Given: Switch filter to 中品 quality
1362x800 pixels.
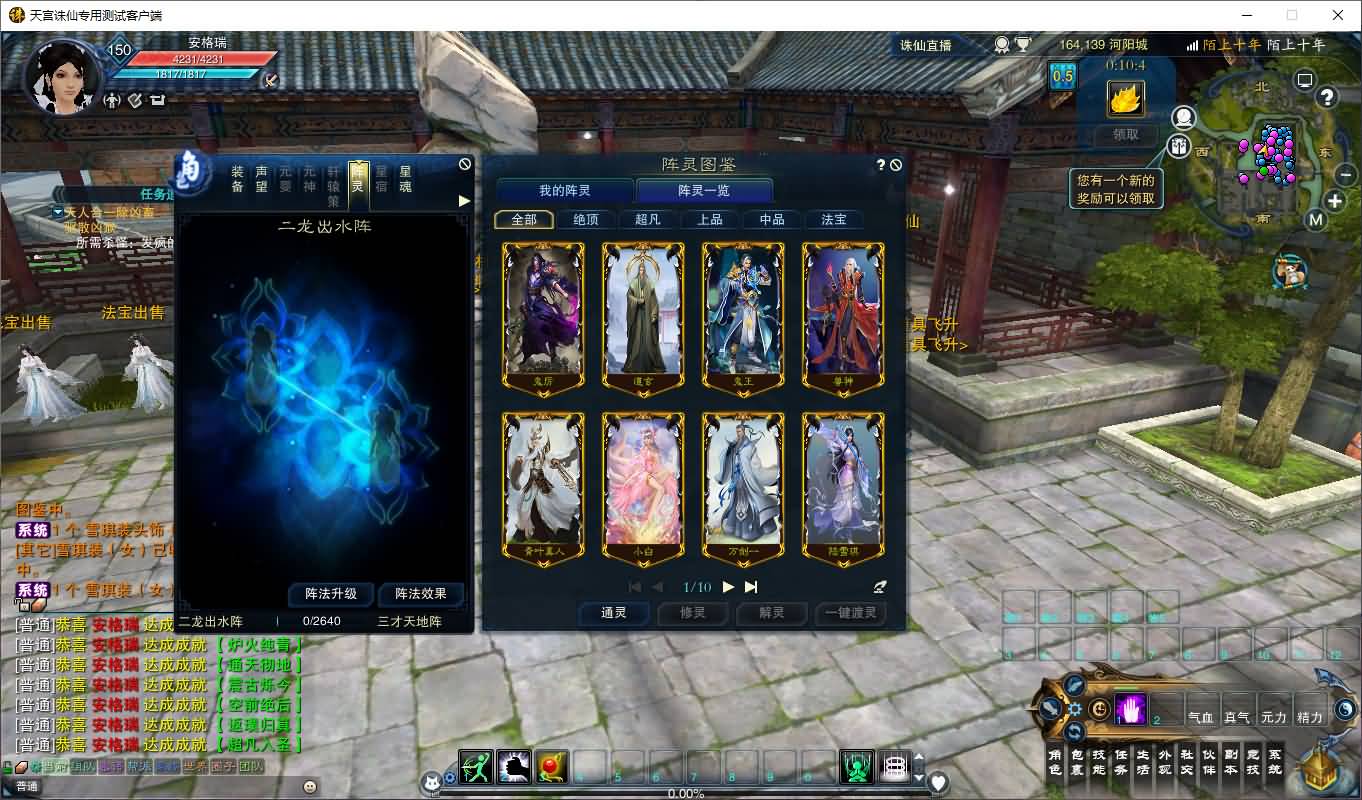Looking at the screenshot, I should point(772,219).
